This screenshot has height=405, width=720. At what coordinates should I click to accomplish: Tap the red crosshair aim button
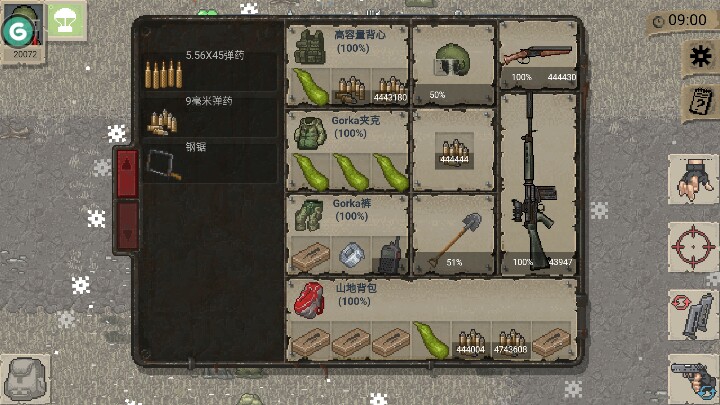pos(692,245)
